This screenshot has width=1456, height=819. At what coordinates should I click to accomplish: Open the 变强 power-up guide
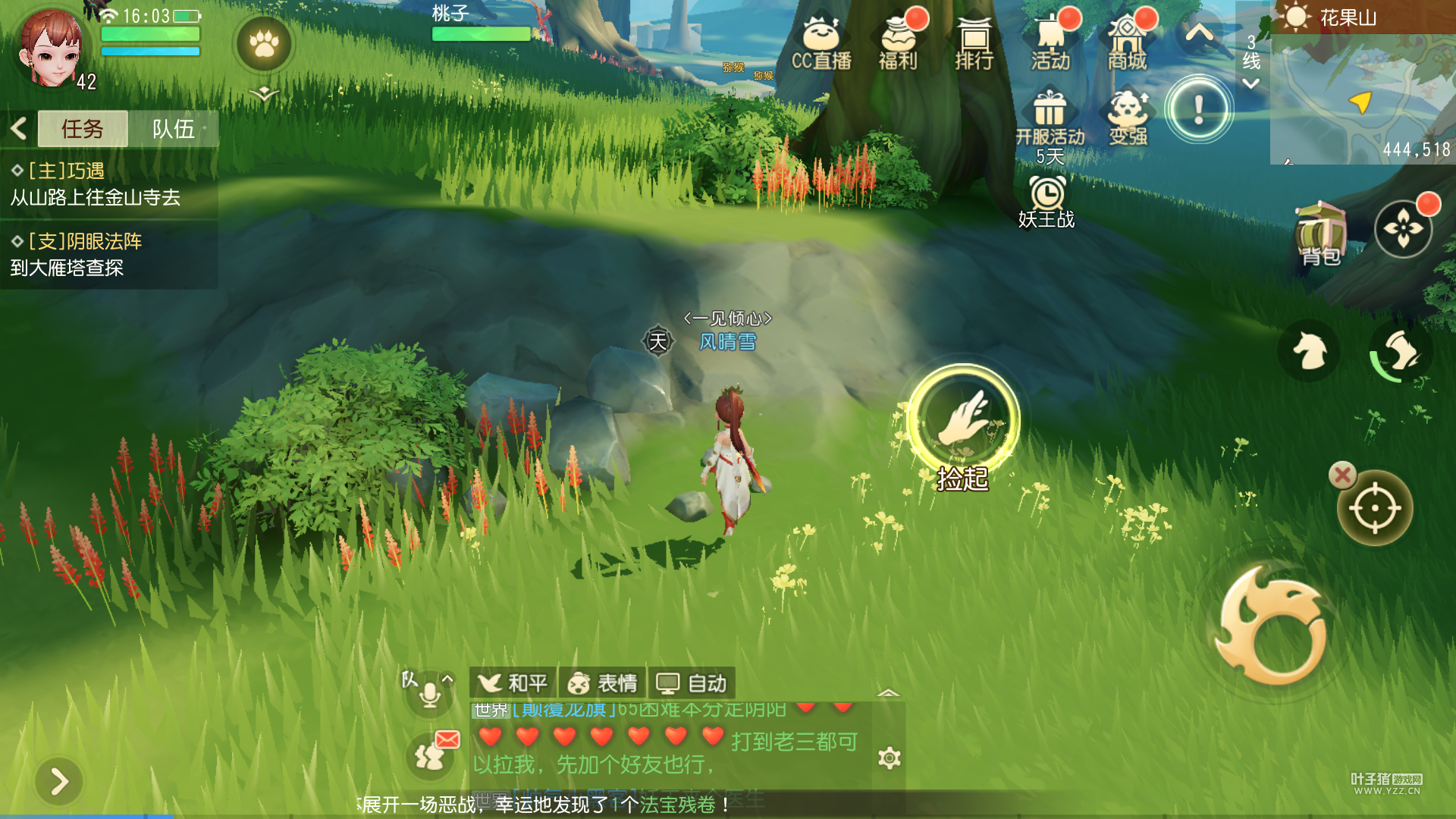coord(1128,118)
